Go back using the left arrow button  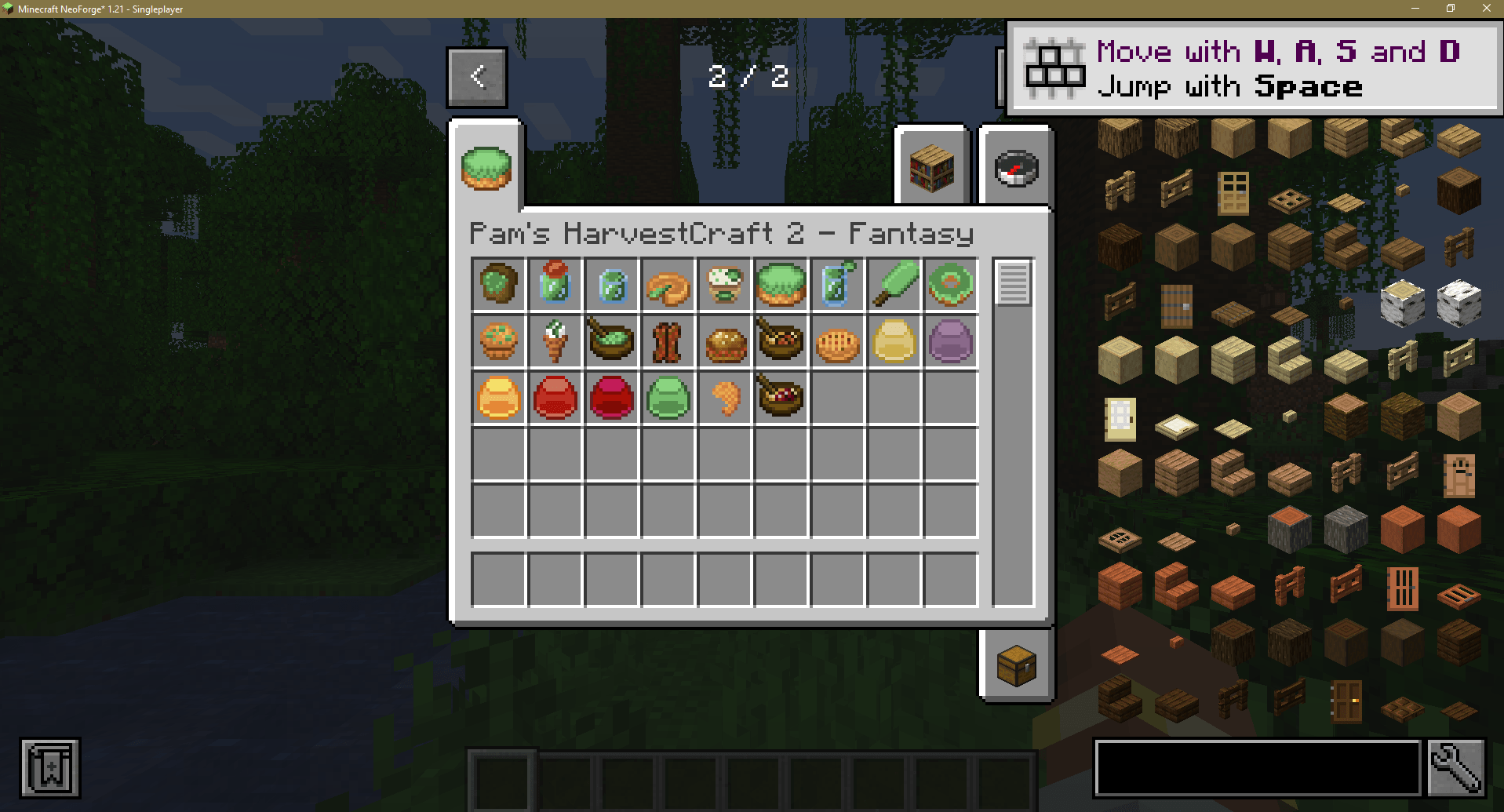pyautogui.click(x=476, y=76)
